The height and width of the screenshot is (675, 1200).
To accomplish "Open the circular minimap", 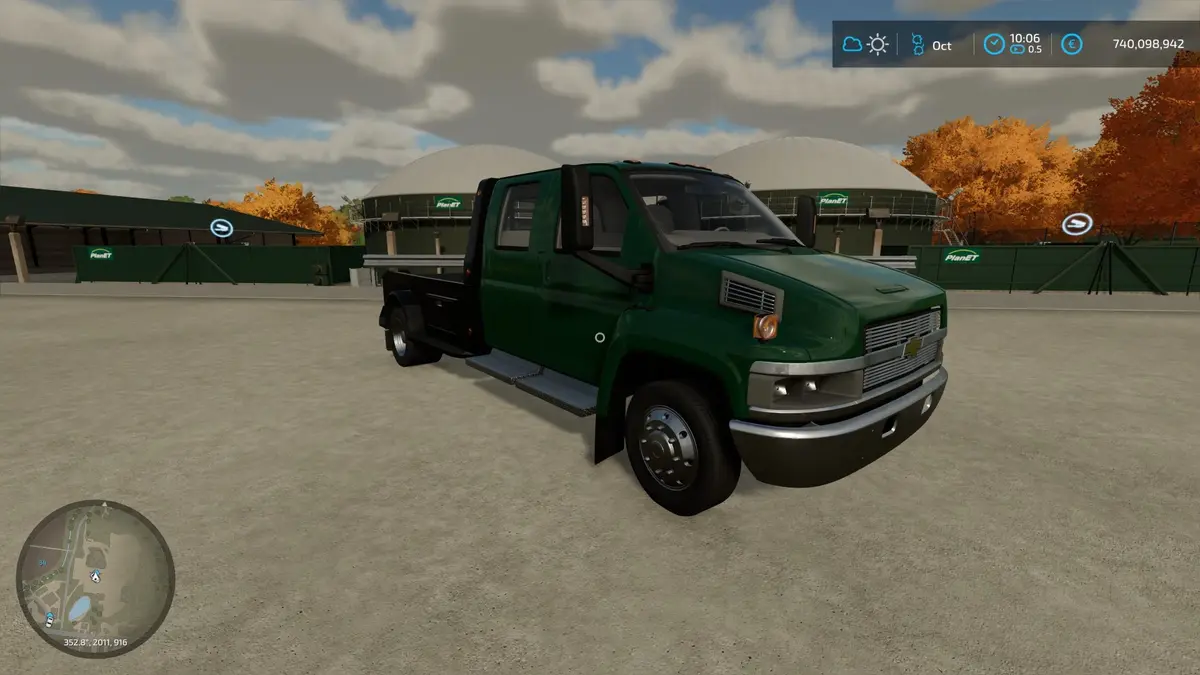I will click(x=95, y=579).
